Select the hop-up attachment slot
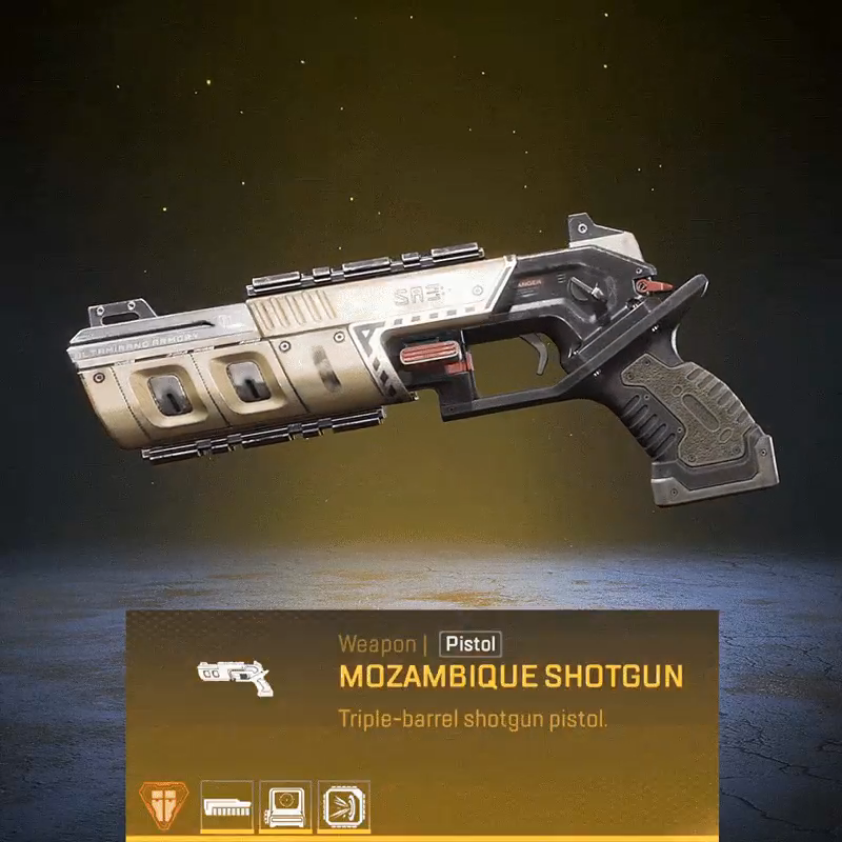Image resolution: width=842 pixels, height=842 pixels. [344, 805]
